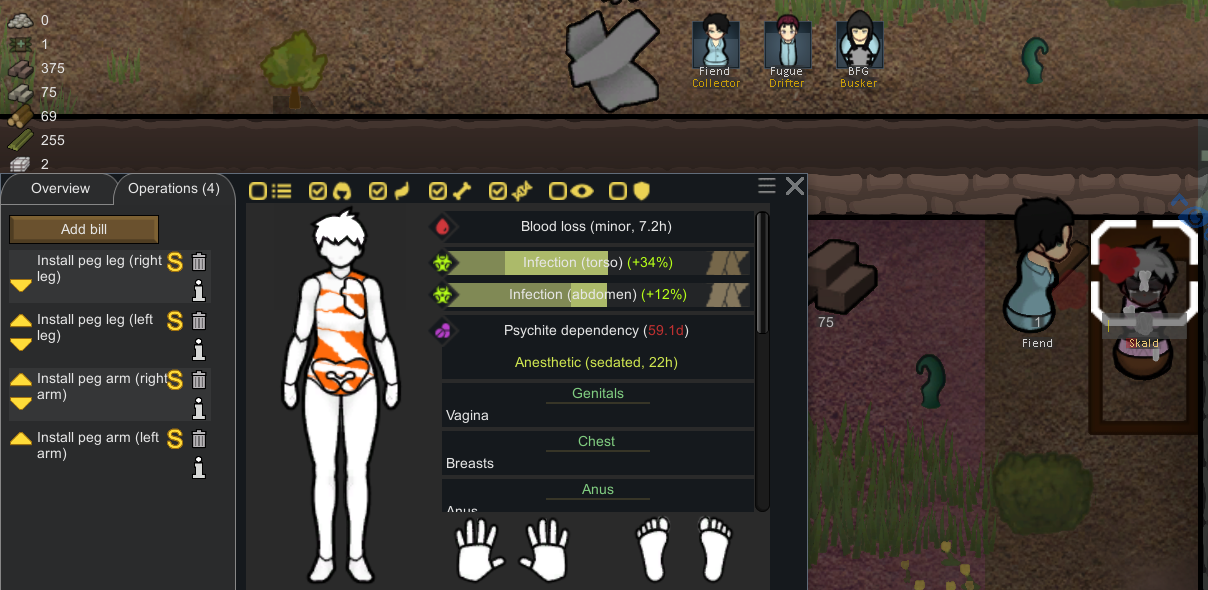Viewport: 1208px width, 590px height.
Task: Toggle the bone filter checkbox
Action: click(x=438, y=191)
